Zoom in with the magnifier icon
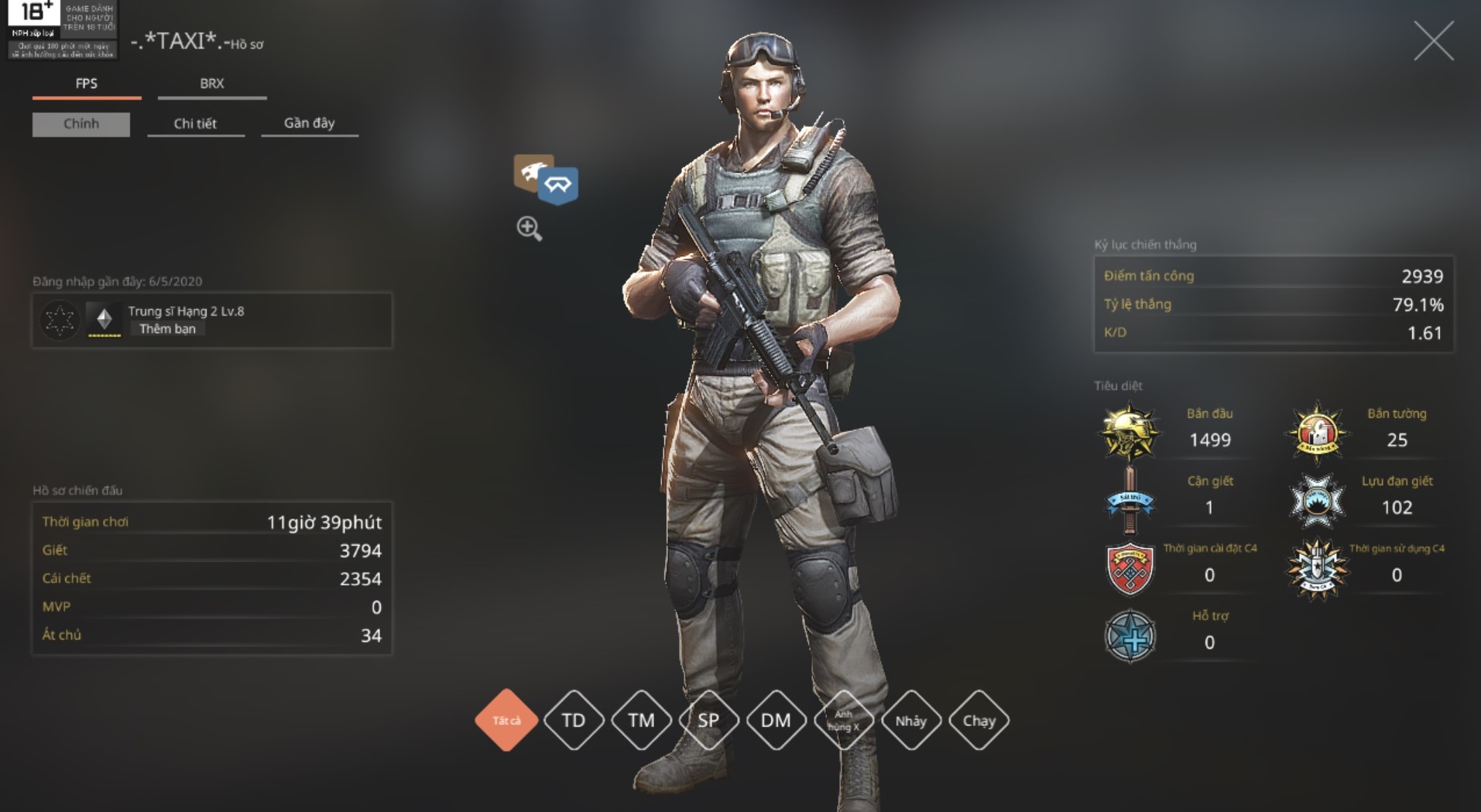 coord(530,228)
